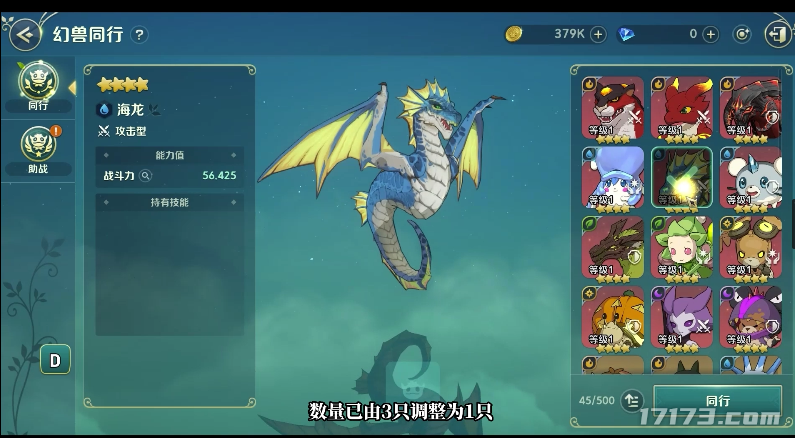This screenshot has height=438, width=795.
Task: Pick the blue-haired snow girl pet card
Action: (x=612, y=176)
